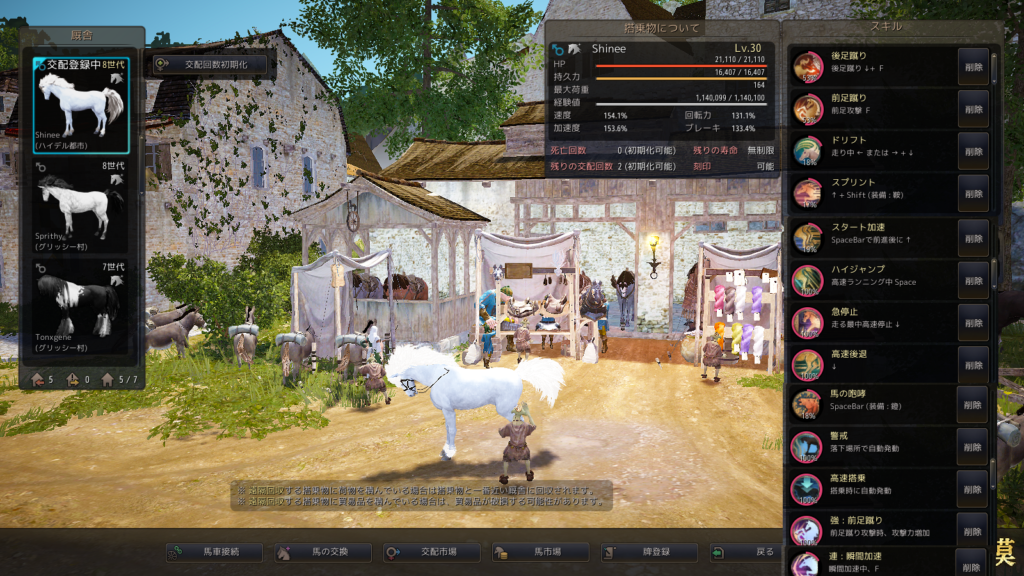Remove the ドリフト skill
Viewport: 1024px width, 576px height.
(x=972, y=150)
